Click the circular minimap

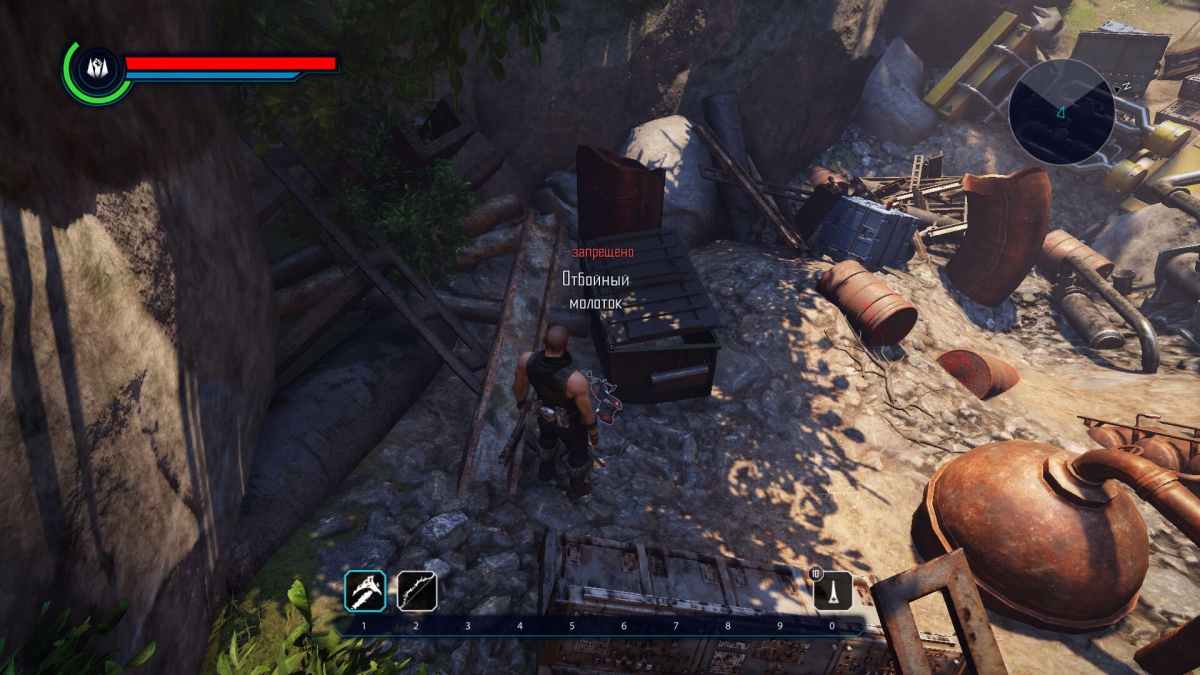[x=1061, y=111]
